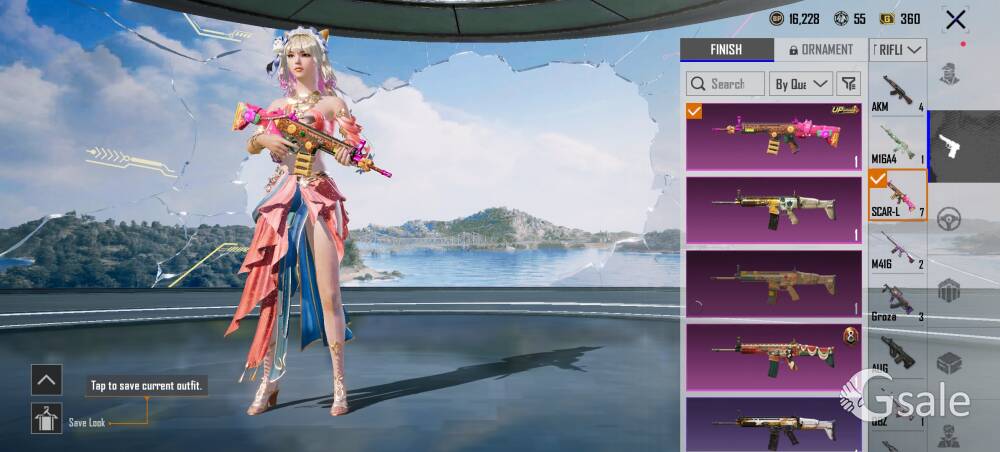Pick the Groza weapon entry
1000x452 pixels.
click(898, 302)
